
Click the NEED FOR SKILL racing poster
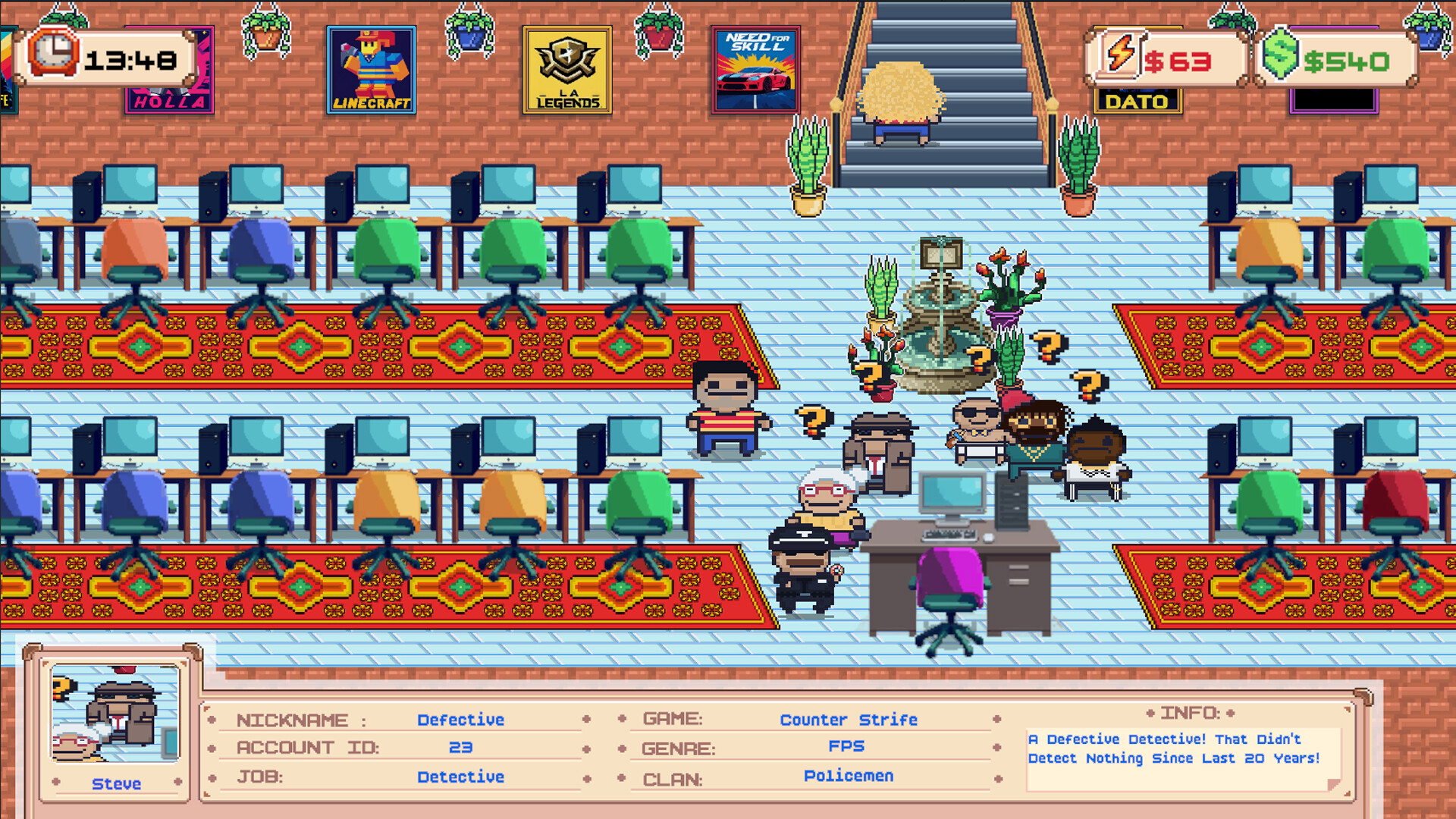point(755,70)
